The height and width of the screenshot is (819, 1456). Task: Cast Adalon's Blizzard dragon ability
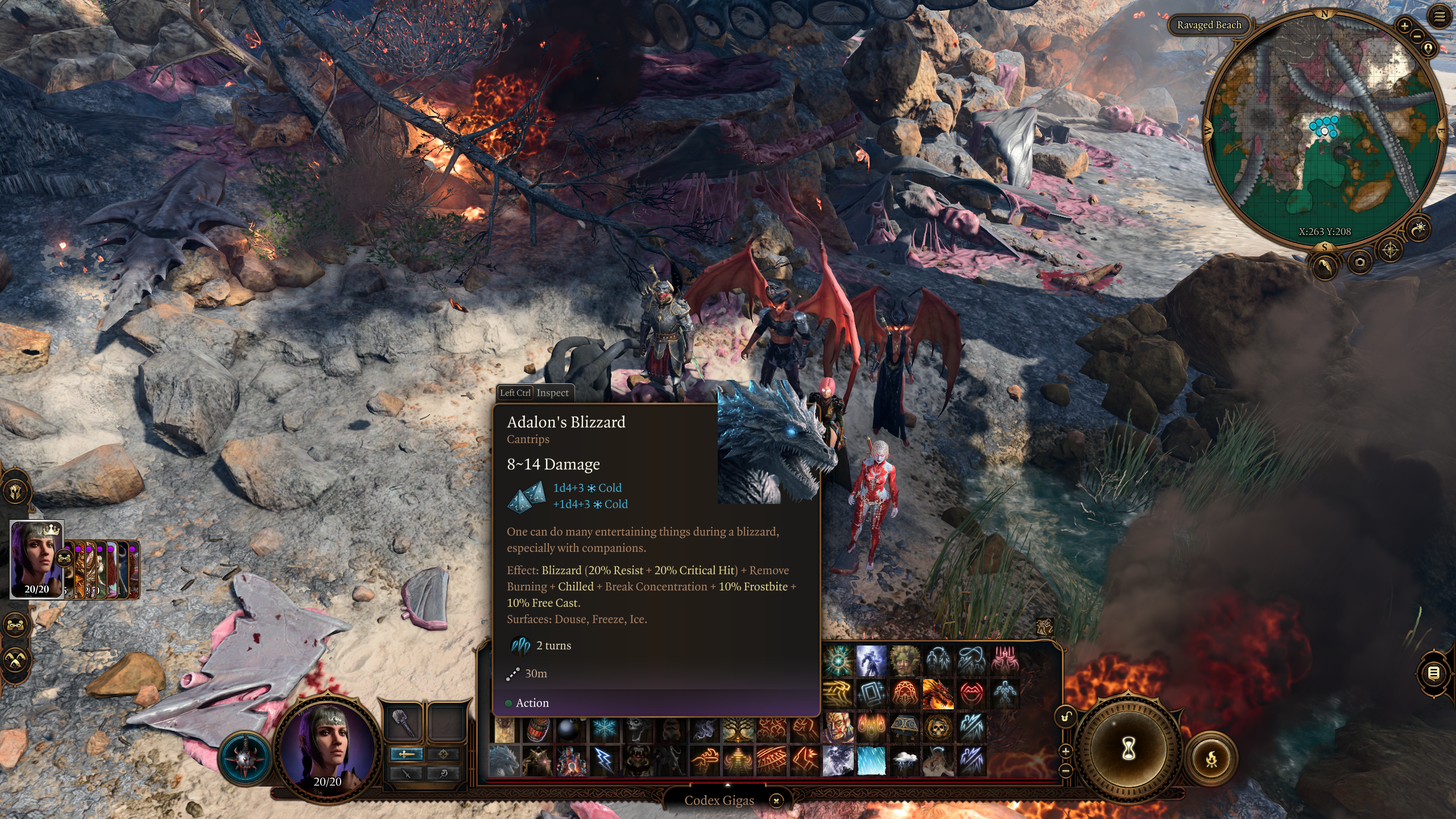pyautogui.click(x=504, y=760)
